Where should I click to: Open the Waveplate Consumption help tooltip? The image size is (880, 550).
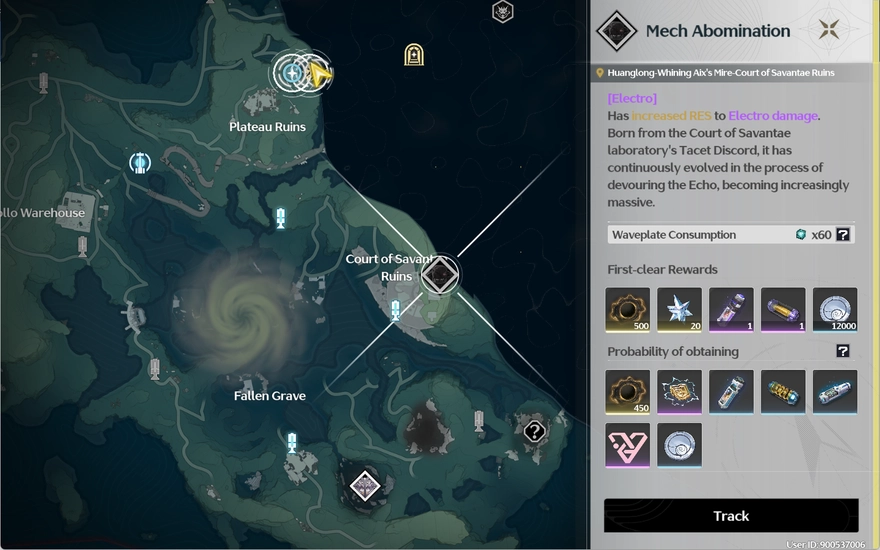coord(843,235)
